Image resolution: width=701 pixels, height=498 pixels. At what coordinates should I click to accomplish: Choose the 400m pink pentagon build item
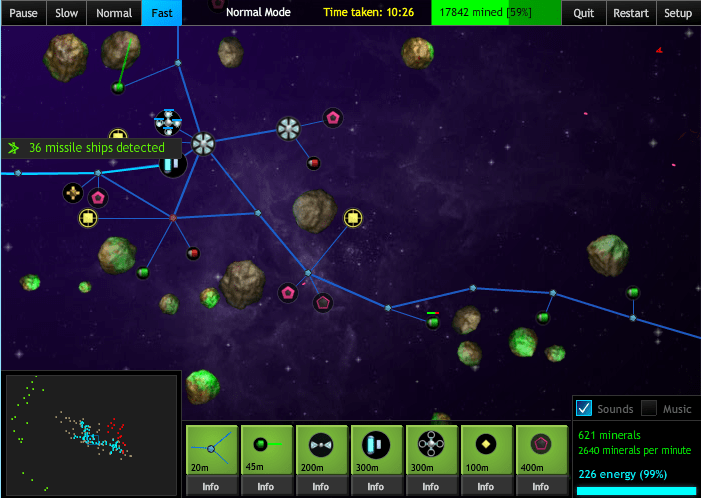(x=541, y=449)
